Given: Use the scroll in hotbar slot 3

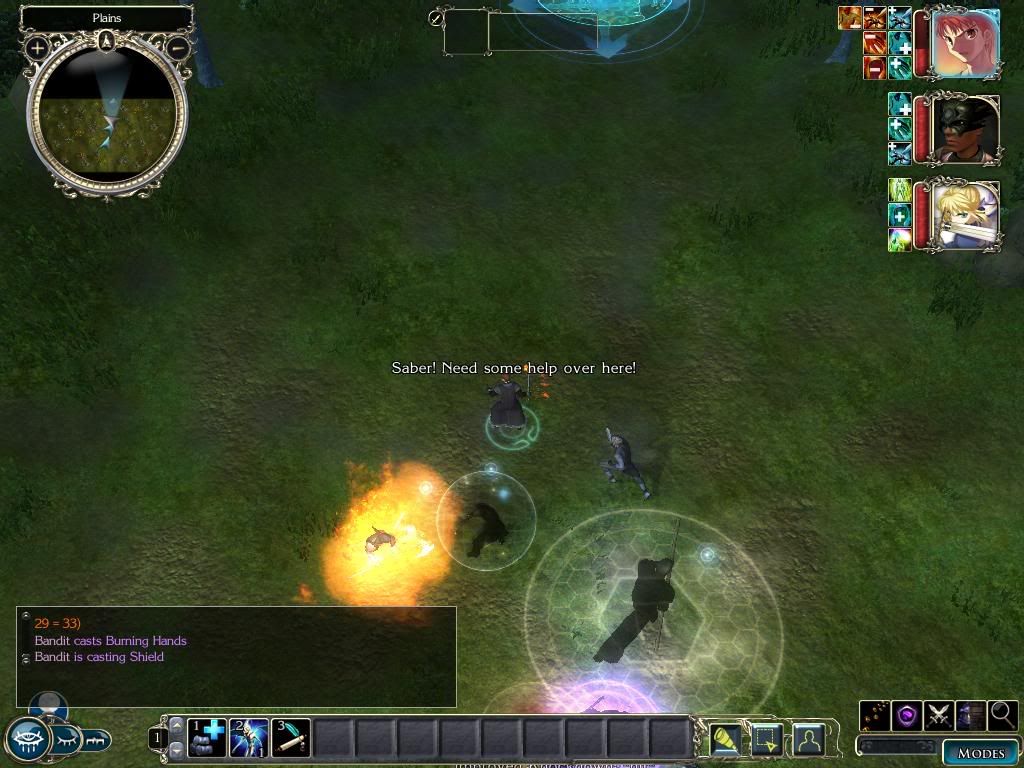Looking at the screenshot, I should [291, 738].
